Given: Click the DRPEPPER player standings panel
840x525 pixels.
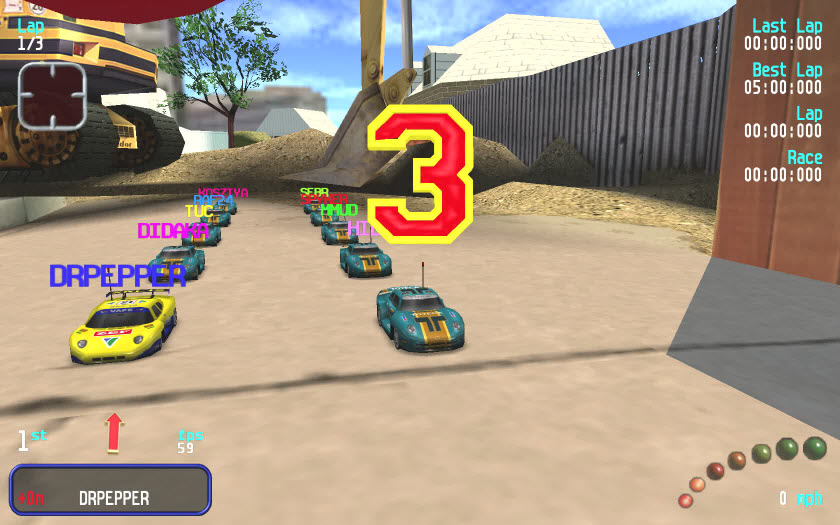Looking at the screenshot, I should click(111, 490).
